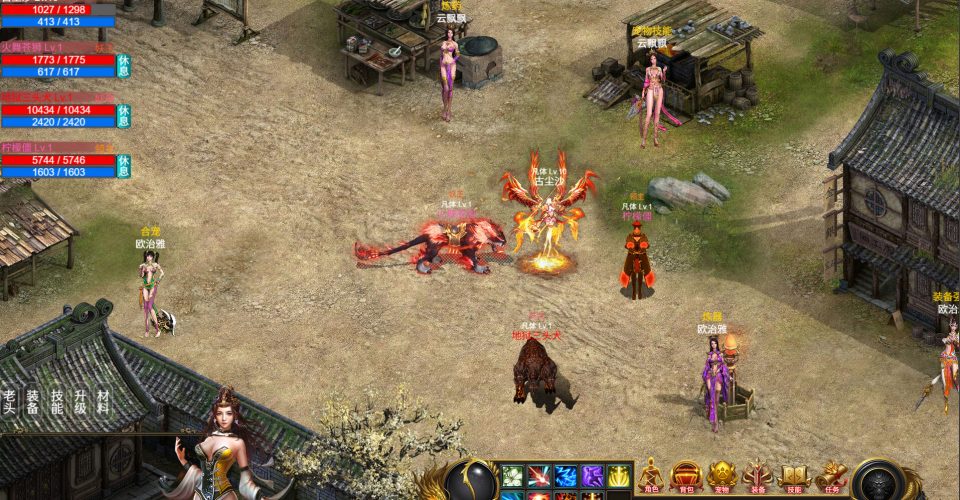
Task: Activate the purple skill icon
Action: tap(593, 476)
